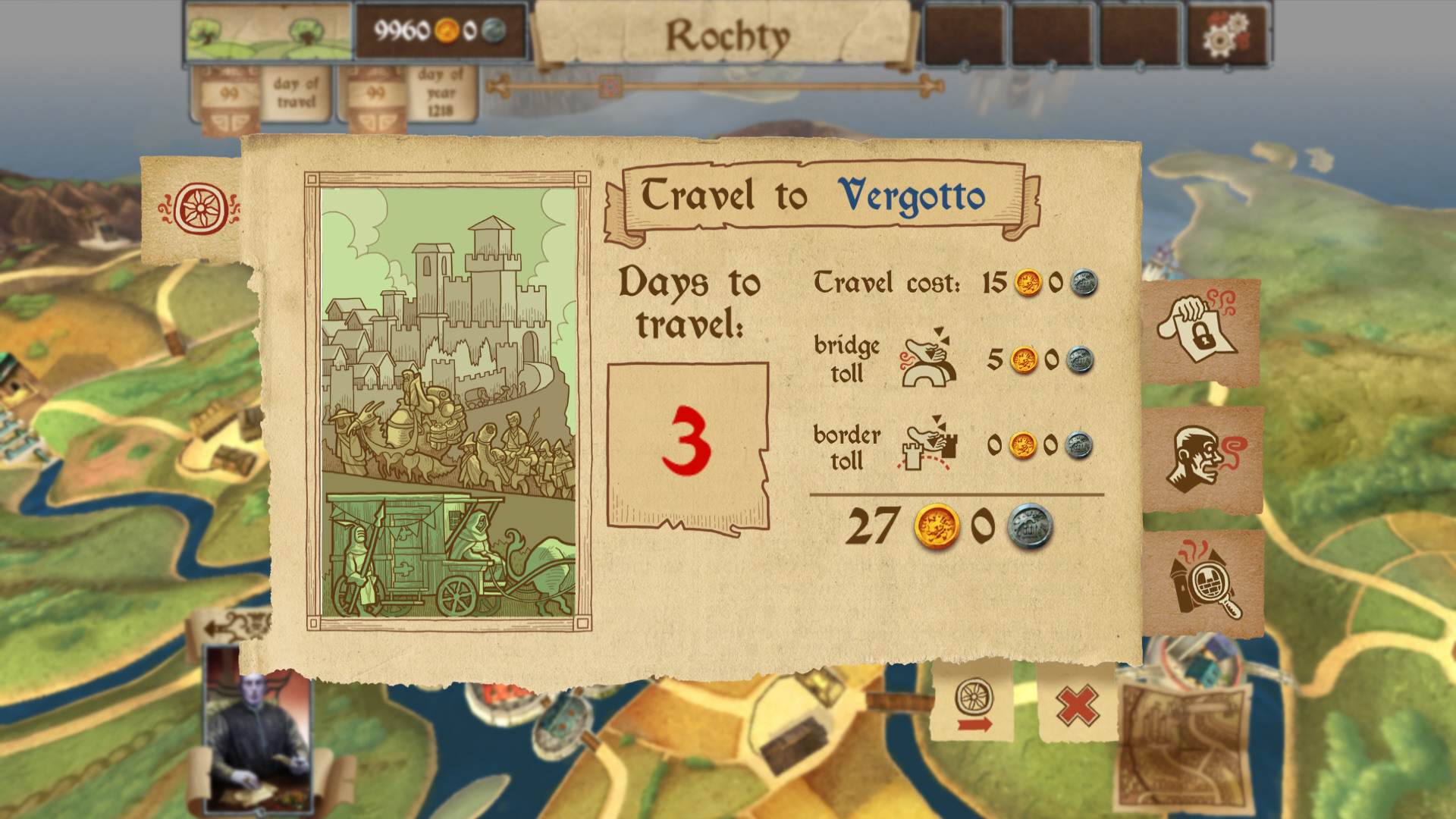This screenshot has height=819, width=1456.
Task: Click the Vergotto destination name
Action: pos(911,196)
